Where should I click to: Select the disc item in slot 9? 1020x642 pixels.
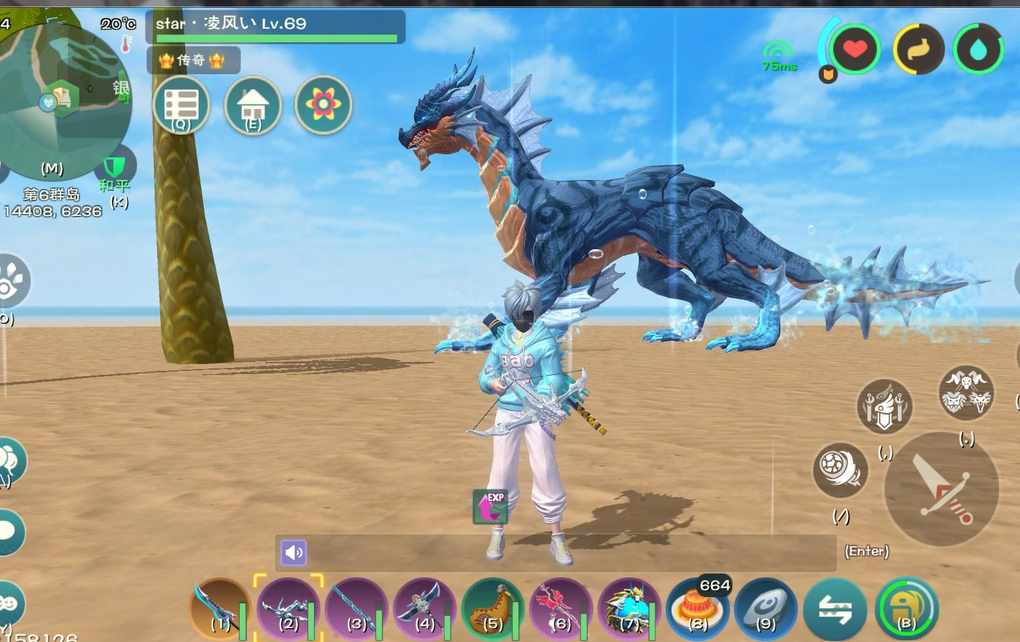coord(766,608)
